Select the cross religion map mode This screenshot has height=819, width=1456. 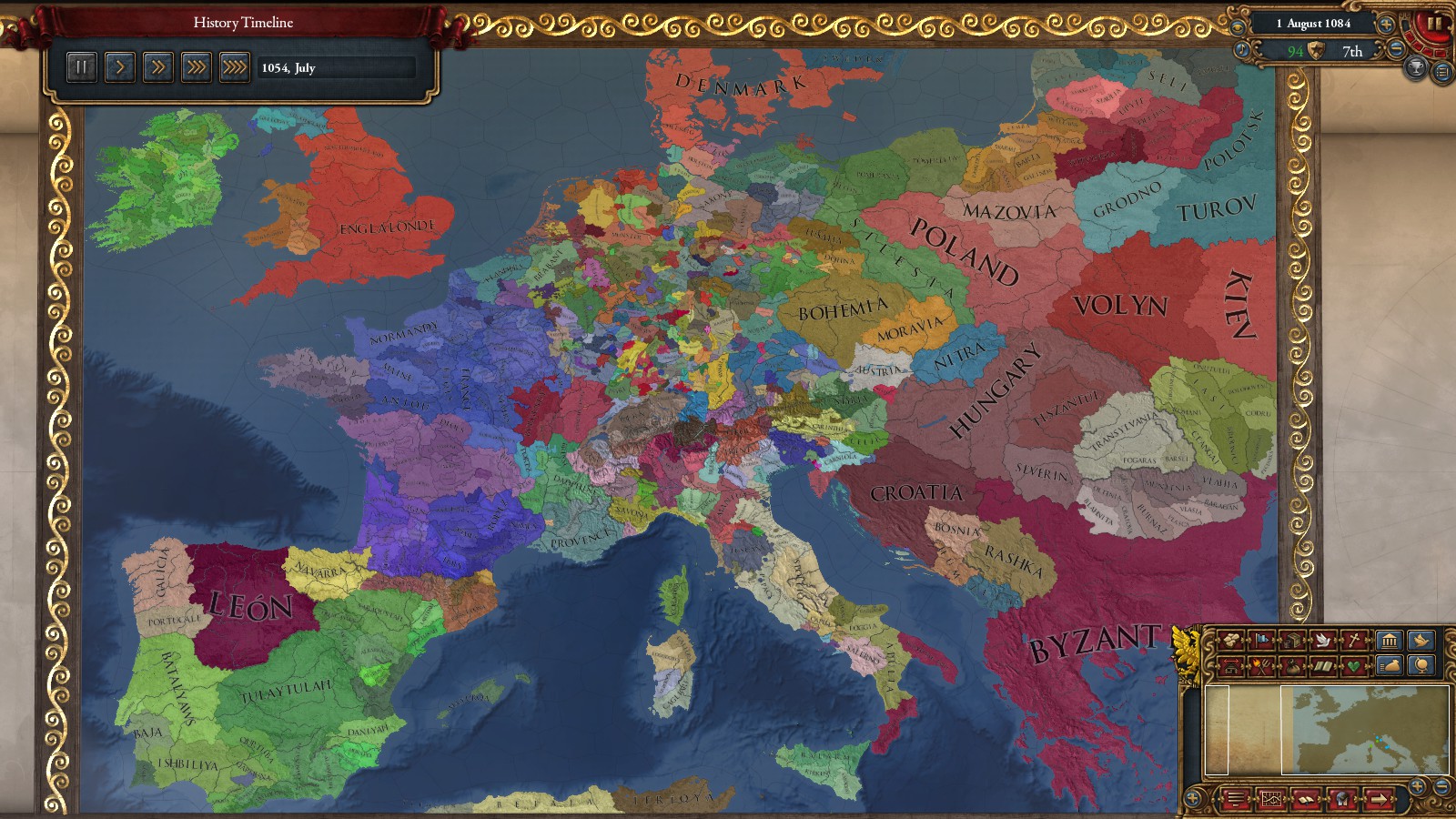click(1354, 641)
